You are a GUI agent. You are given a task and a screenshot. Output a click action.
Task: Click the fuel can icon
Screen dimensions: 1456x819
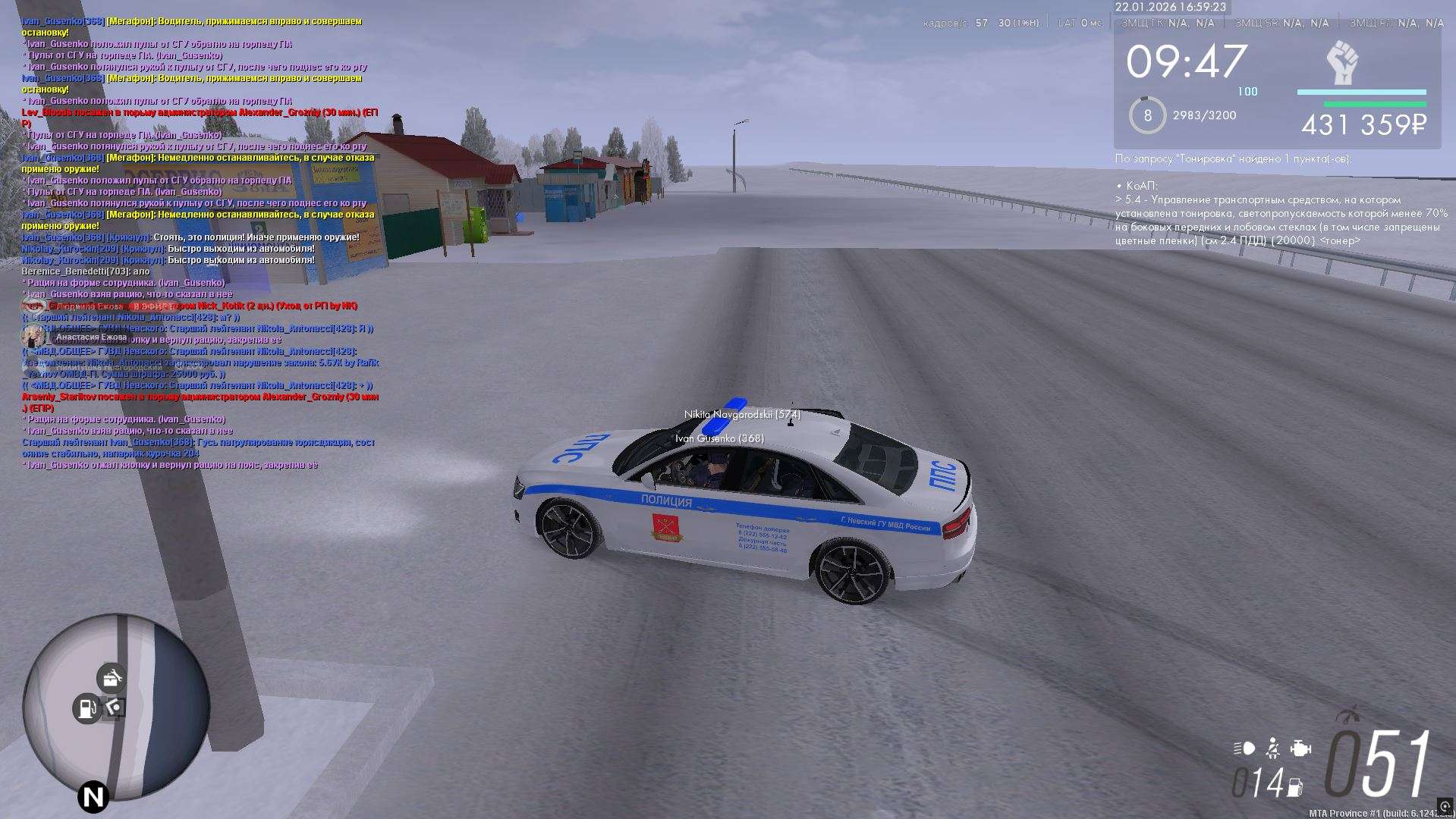pyautogui.click(x=1295, y=788)
